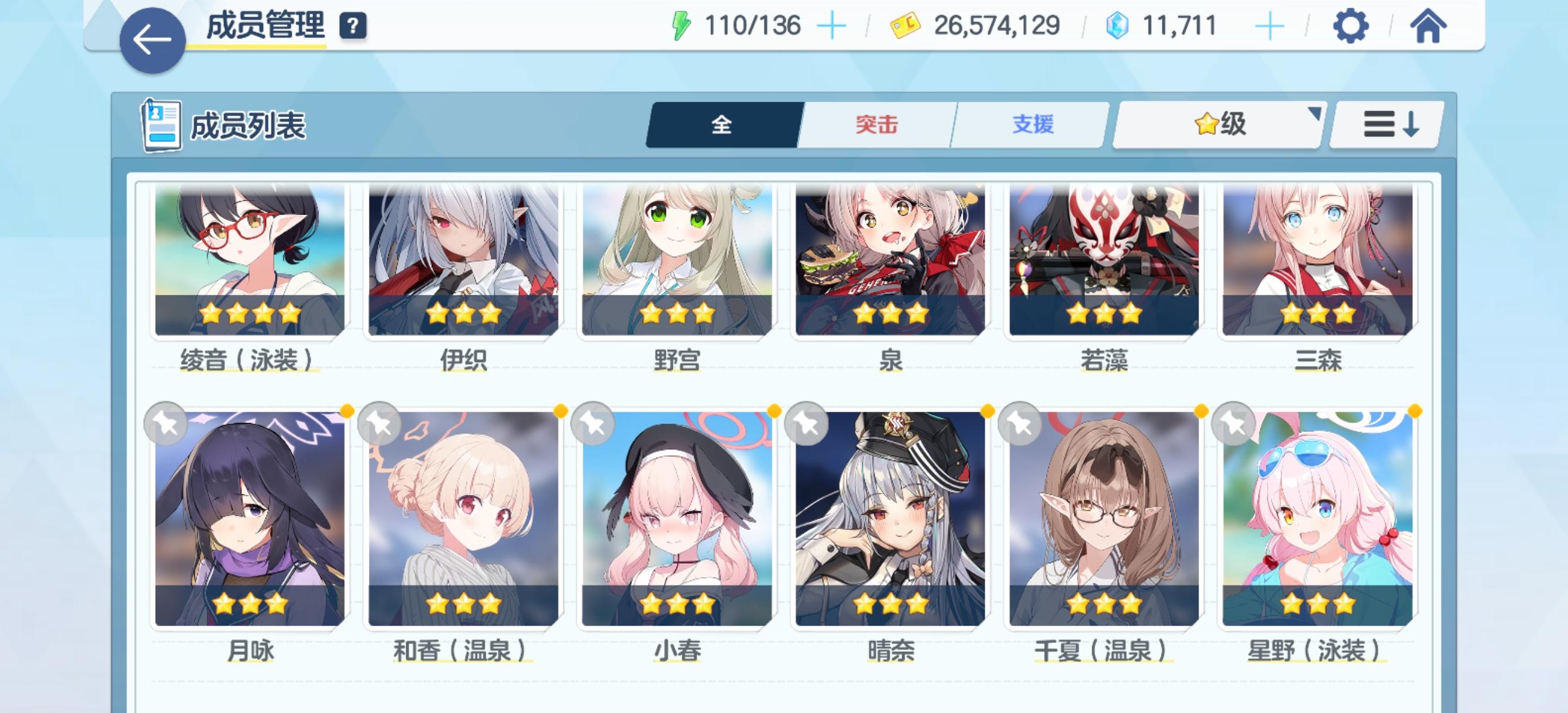Image resolution: width=1568 pixels, height=713 pixels.
Task: Open the help icon next to 成员管理
Action: (x=353, y=26)
